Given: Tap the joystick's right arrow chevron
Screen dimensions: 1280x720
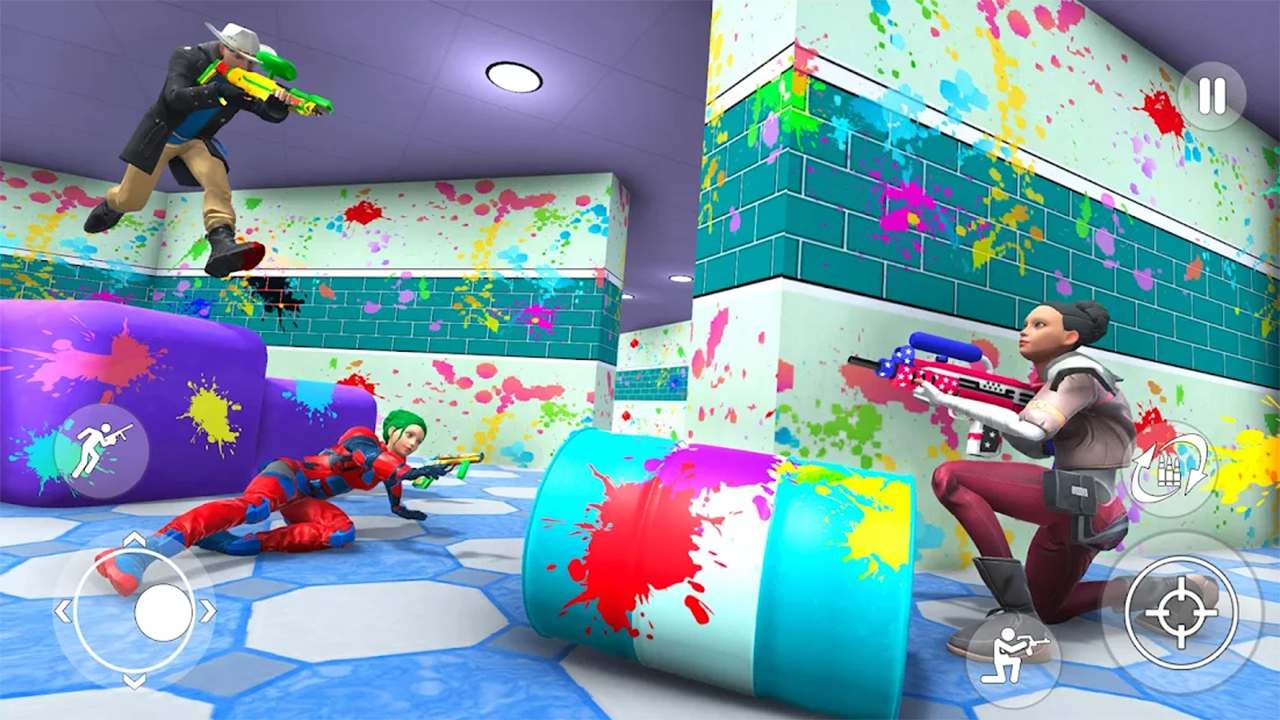Looking at the screenshot, I should pyautogui.click(x=209, y=610).
